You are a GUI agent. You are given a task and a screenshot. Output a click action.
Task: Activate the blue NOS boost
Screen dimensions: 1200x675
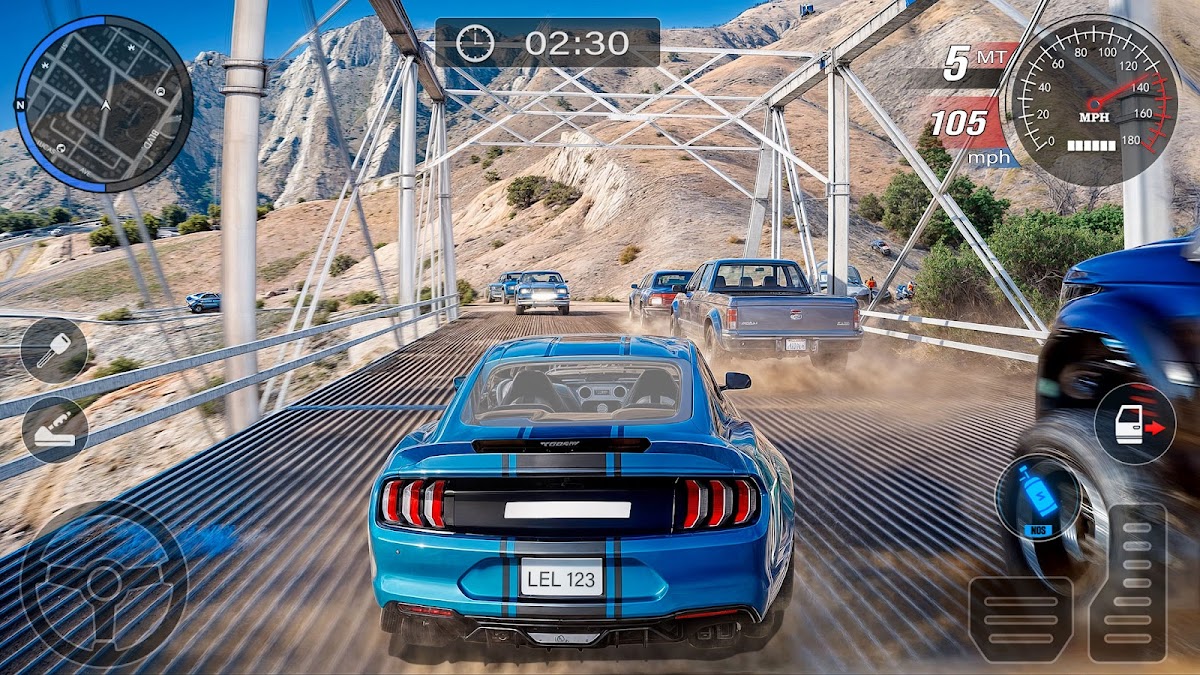click(x=1037, y=498)
